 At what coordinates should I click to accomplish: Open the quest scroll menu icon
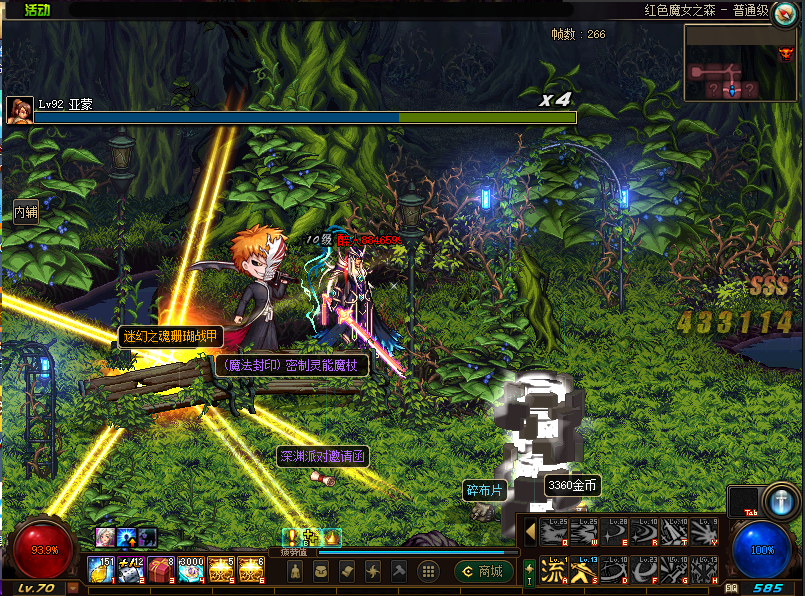coord(347,571)
